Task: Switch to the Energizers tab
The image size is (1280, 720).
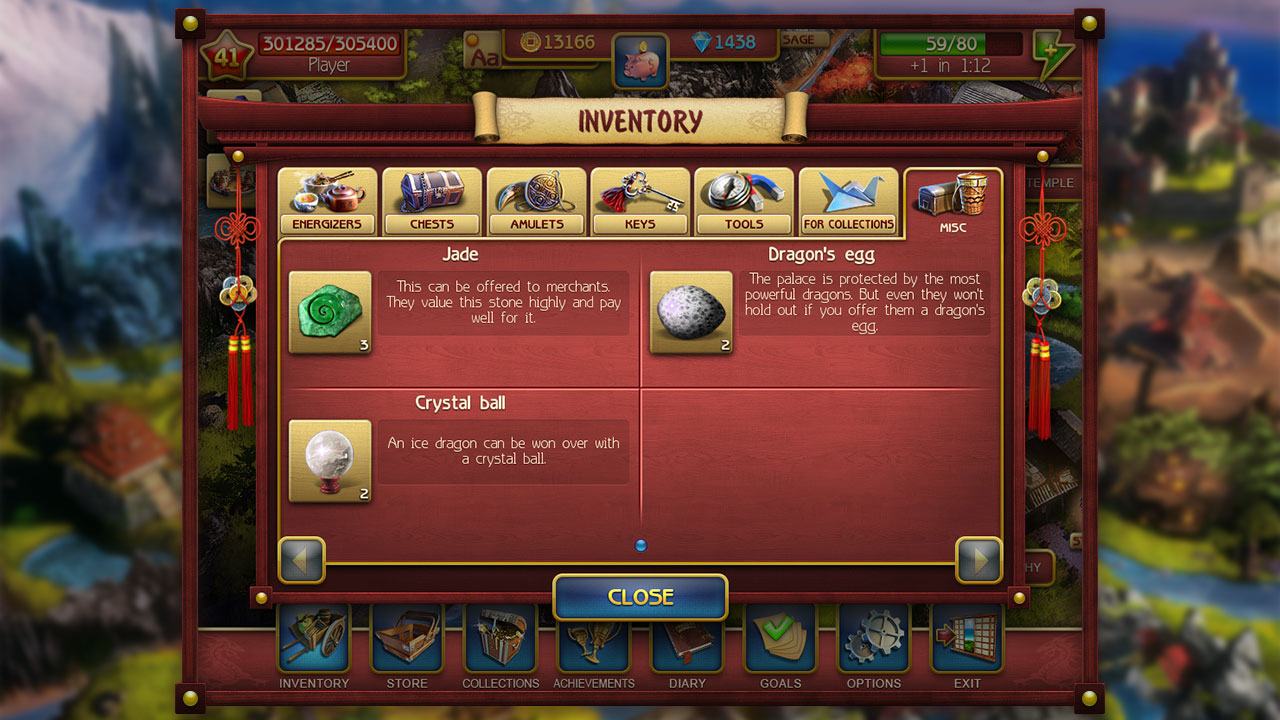Action: coord(327,202)
